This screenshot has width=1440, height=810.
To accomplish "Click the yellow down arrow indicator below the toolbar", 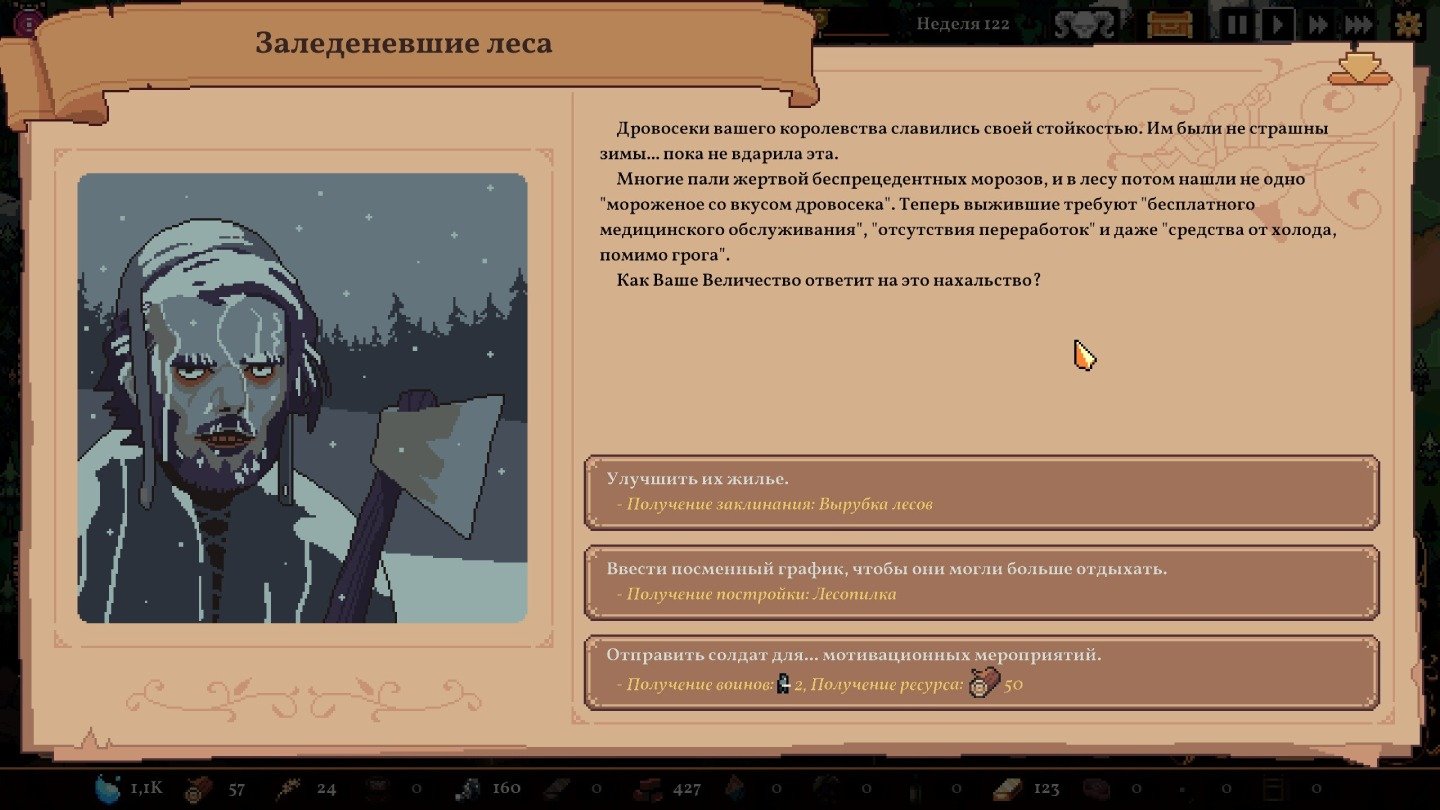I will click(x=1358, y=70).
